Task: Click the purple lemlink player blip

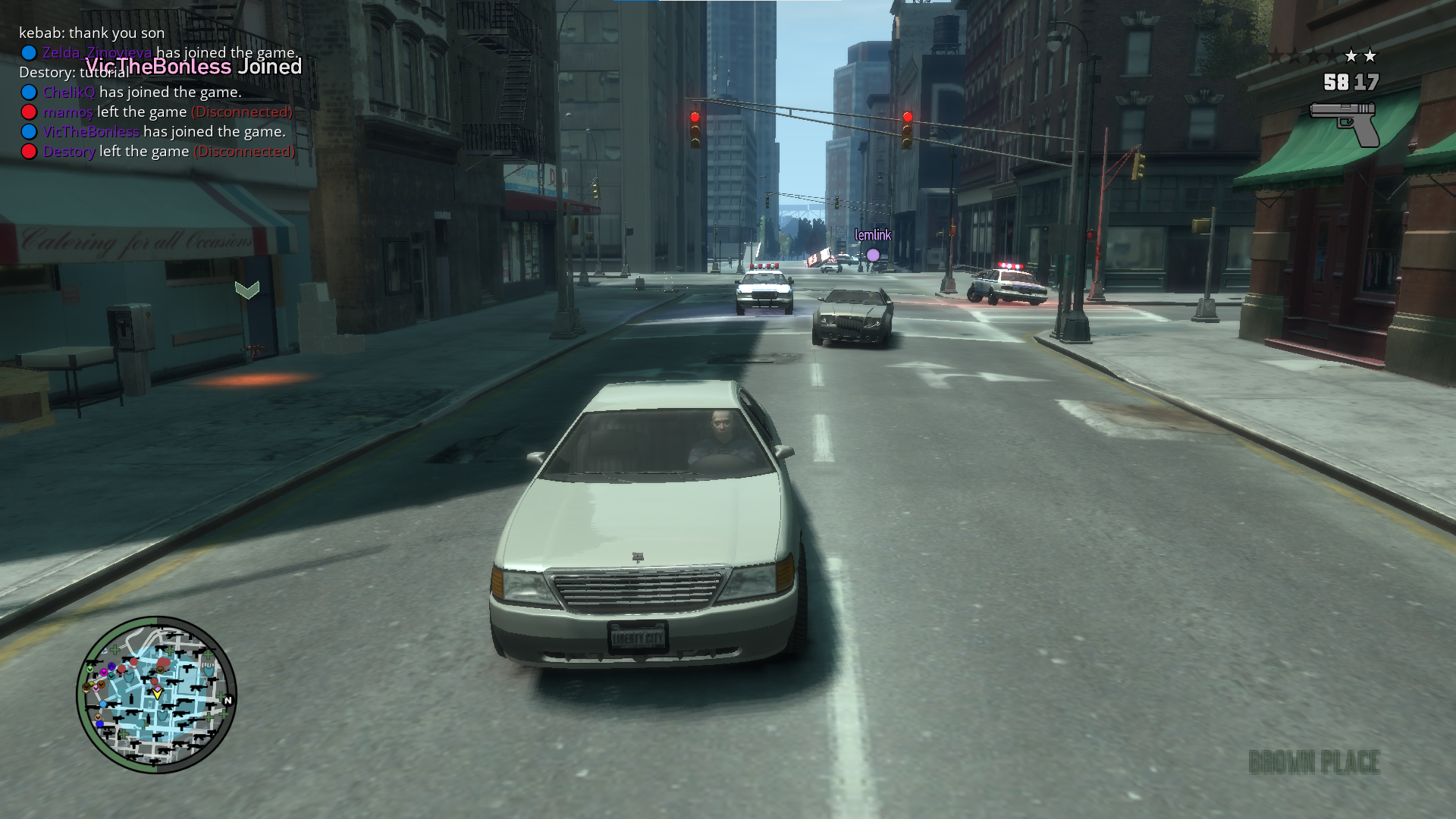Action: coord(873,255)
